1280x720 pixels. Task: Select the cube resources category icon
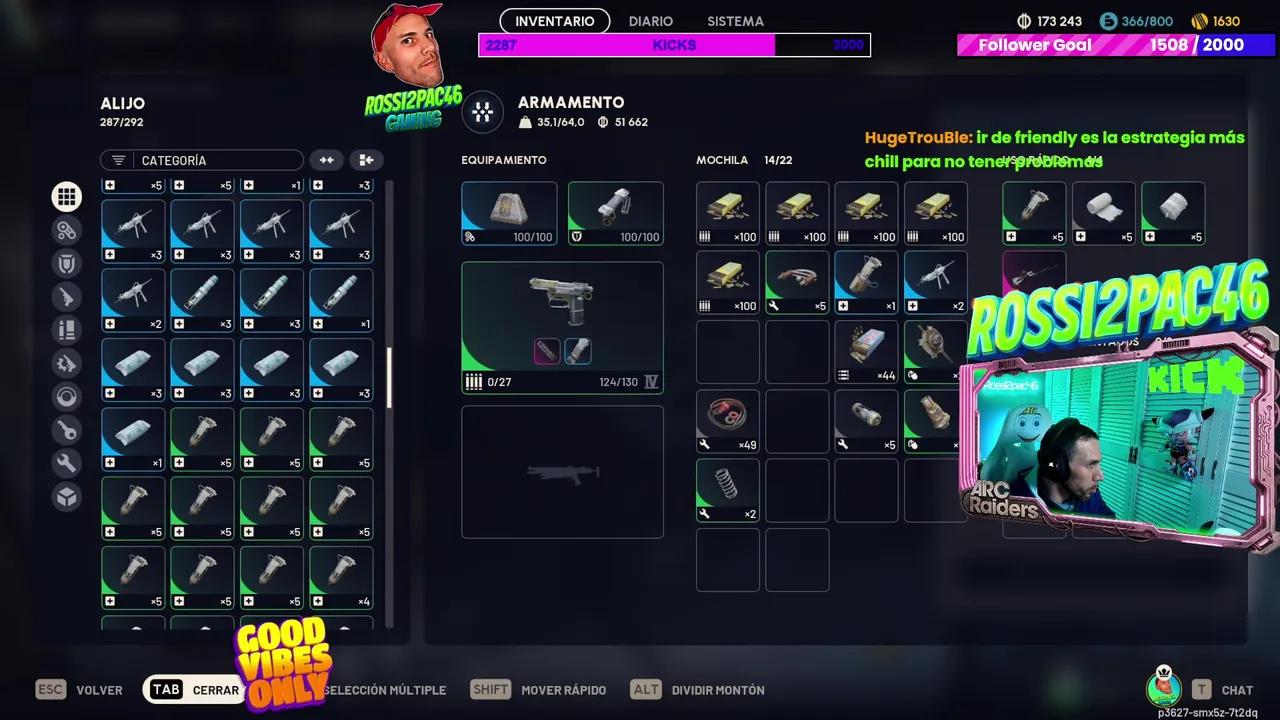[66, 497]
